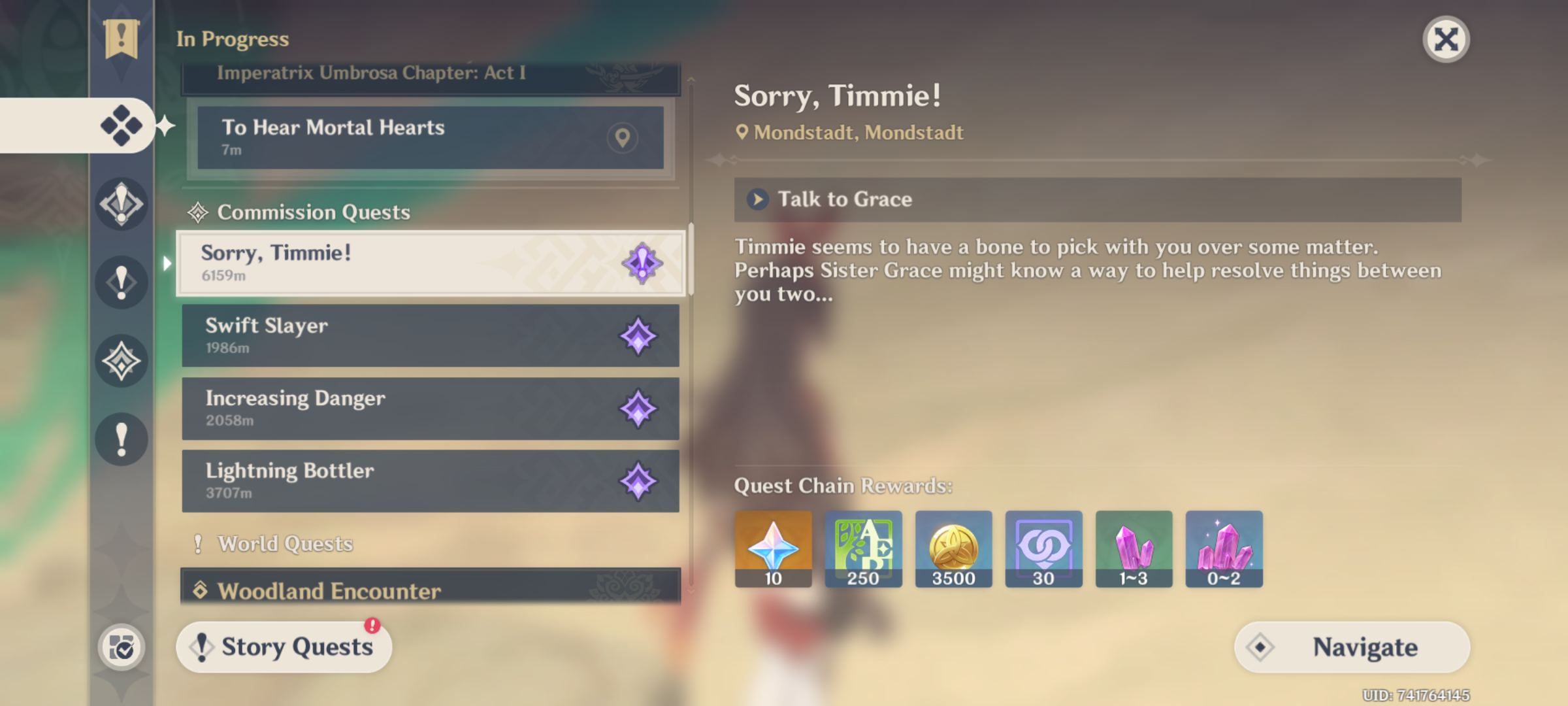The image size is (1568, 706).
Task: Select the Adventure EXP reward of 250
Action: click(863, 549)
